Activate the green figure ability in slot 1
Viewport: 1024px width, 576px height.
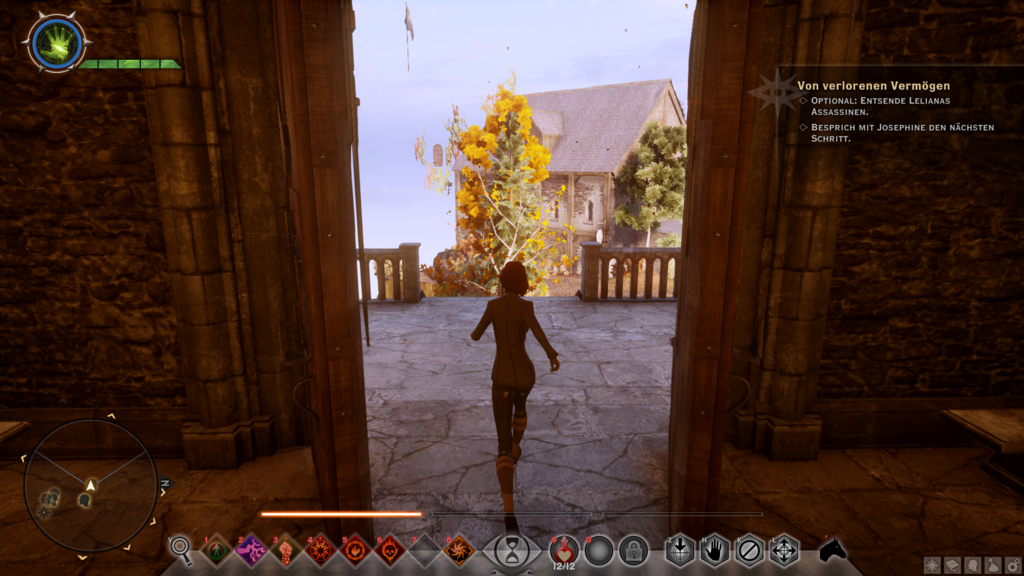point(217,549)
